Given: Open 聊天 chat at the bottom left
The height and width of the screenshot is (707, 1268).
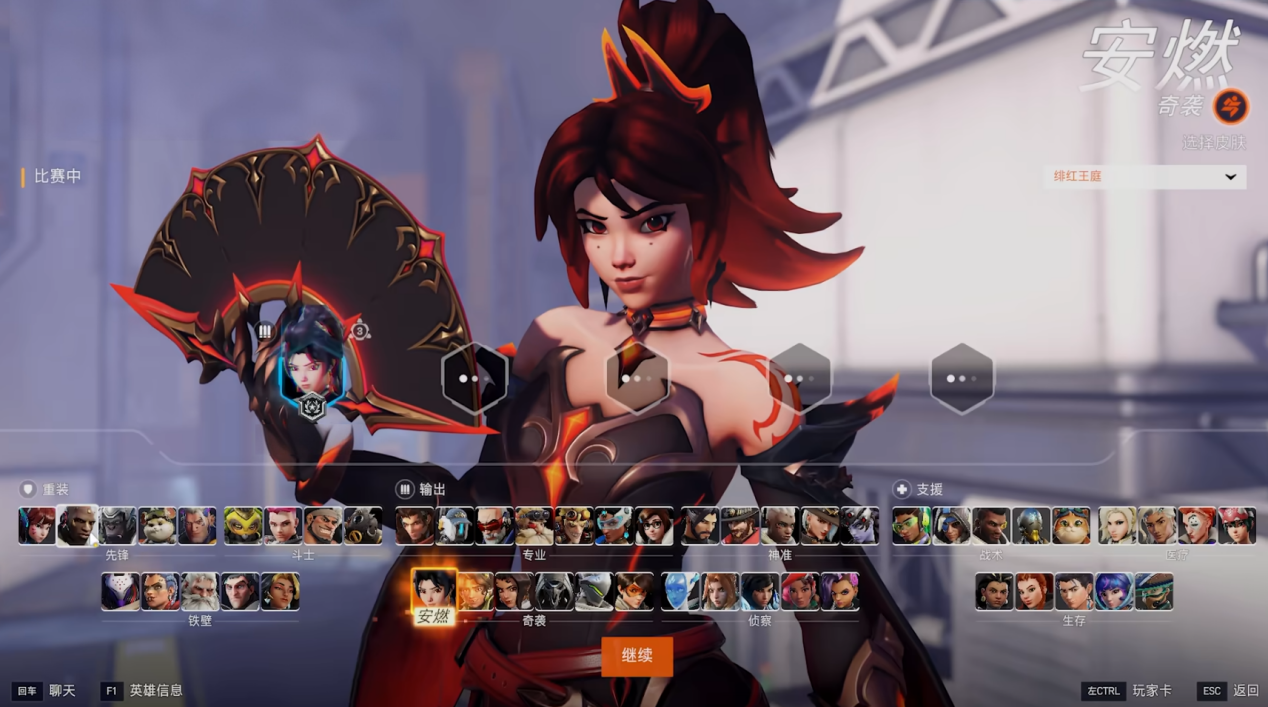Looking at the screenshot, I should tap(62, 691).
